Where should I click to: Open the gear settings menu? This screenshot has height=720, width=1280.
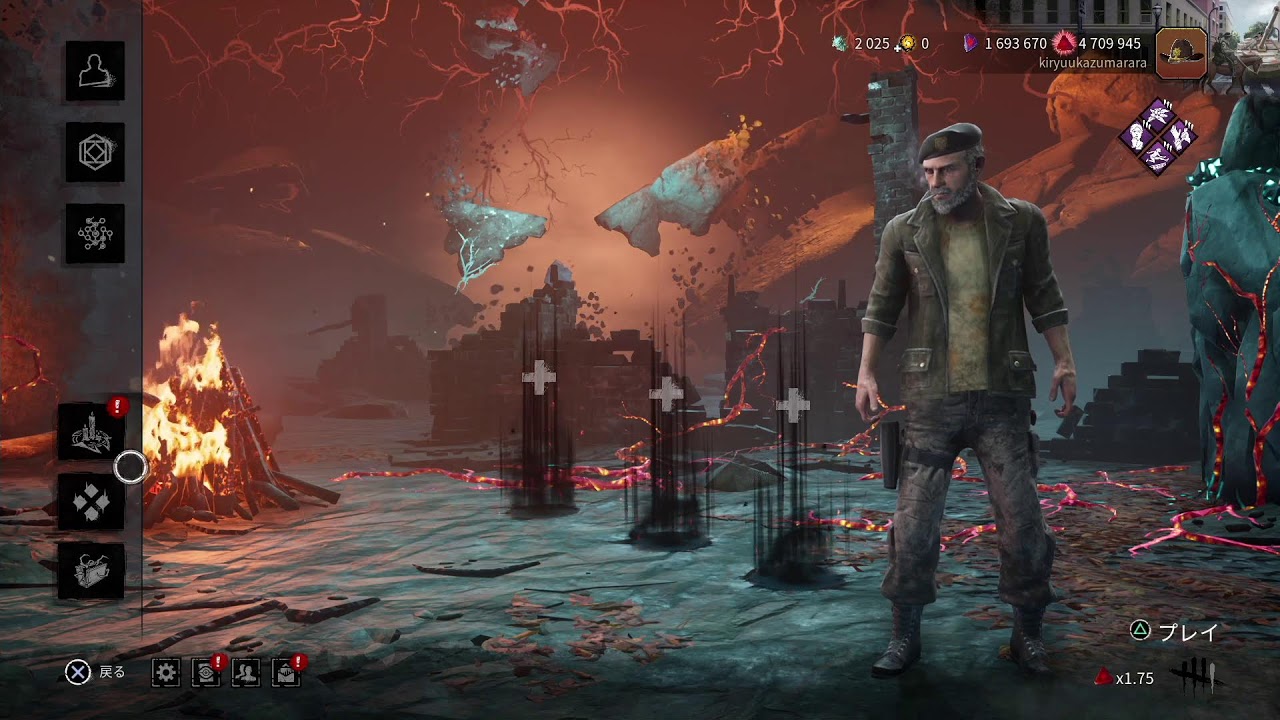coord(166,673)
